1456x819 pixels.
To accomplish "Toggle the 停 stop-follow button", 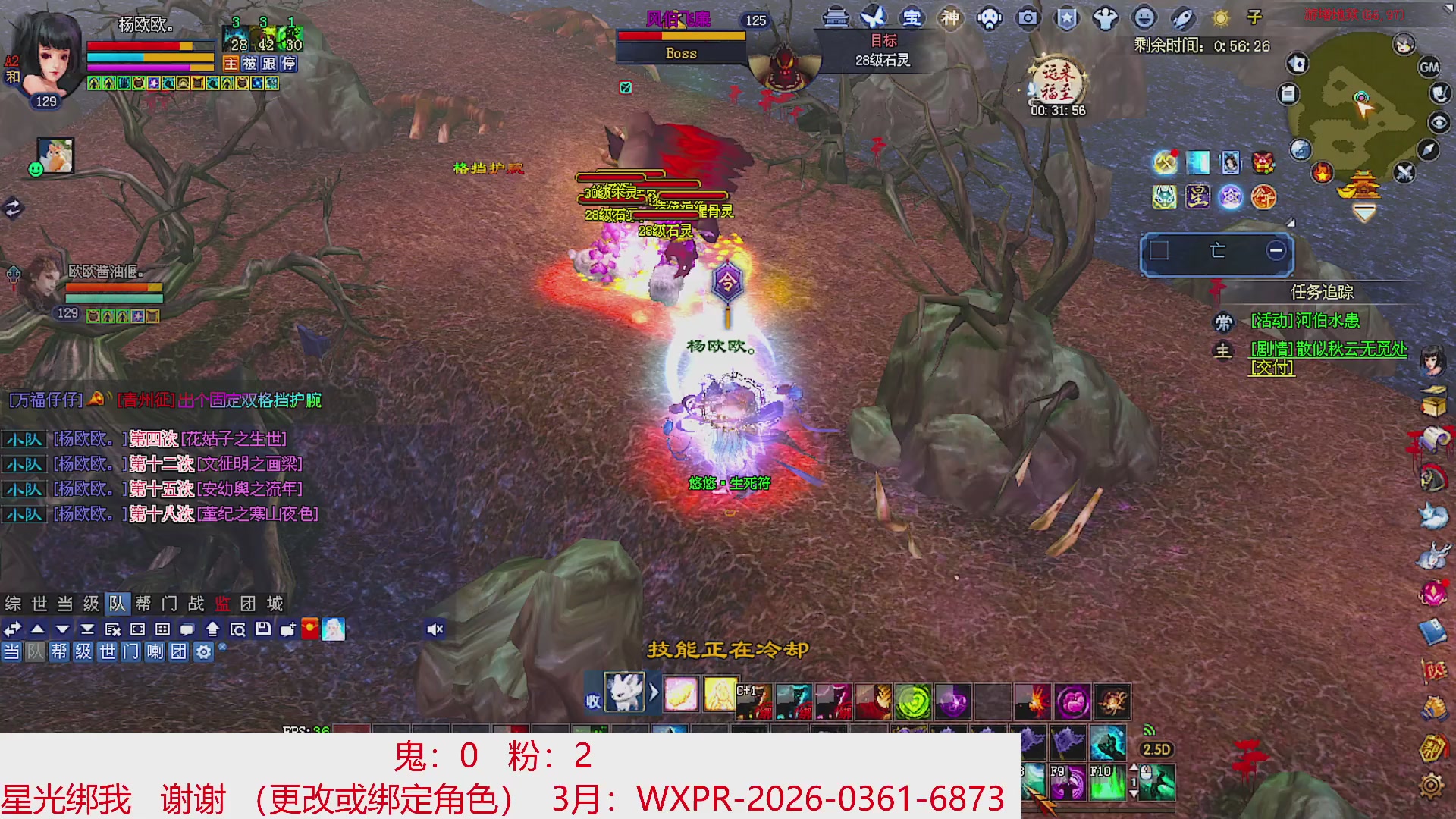I will [x=289, y=64].
